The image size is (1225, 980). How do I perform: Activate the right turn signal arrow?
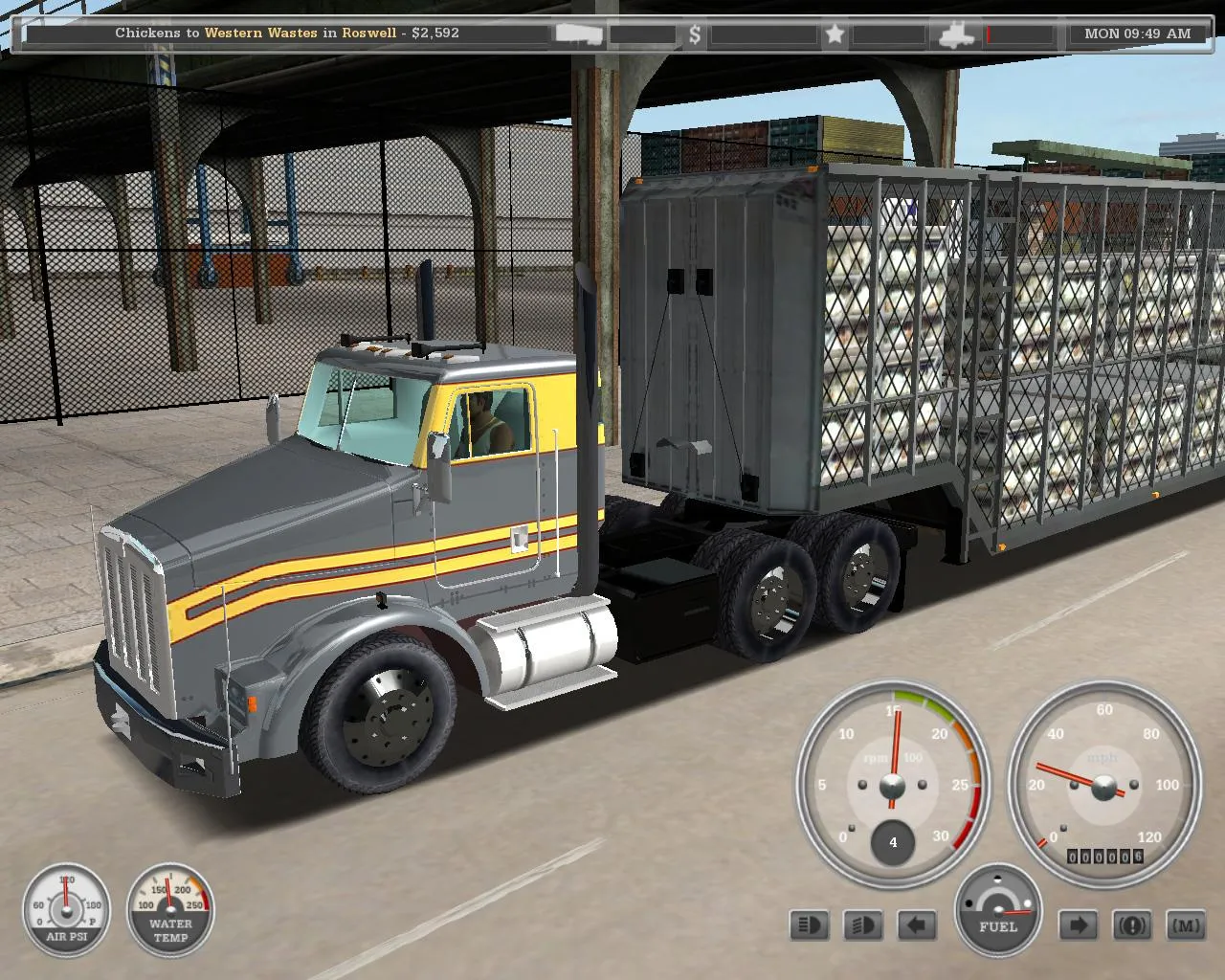coord(1078,925)
